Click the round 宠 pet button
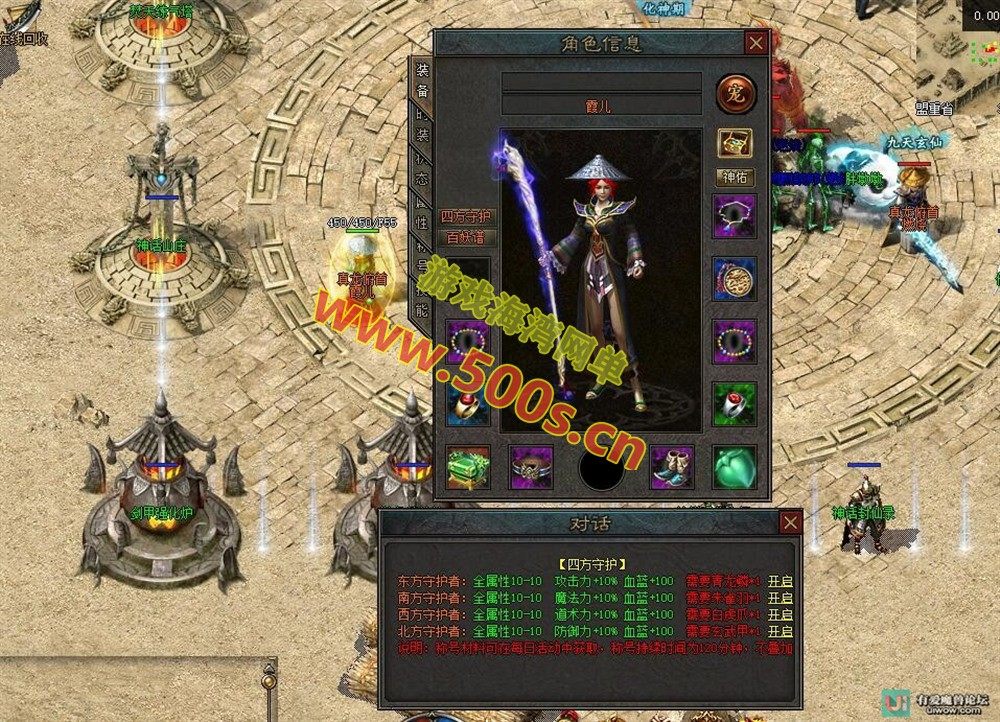Viewport: 1000px width, 722px height. point(736,95)
